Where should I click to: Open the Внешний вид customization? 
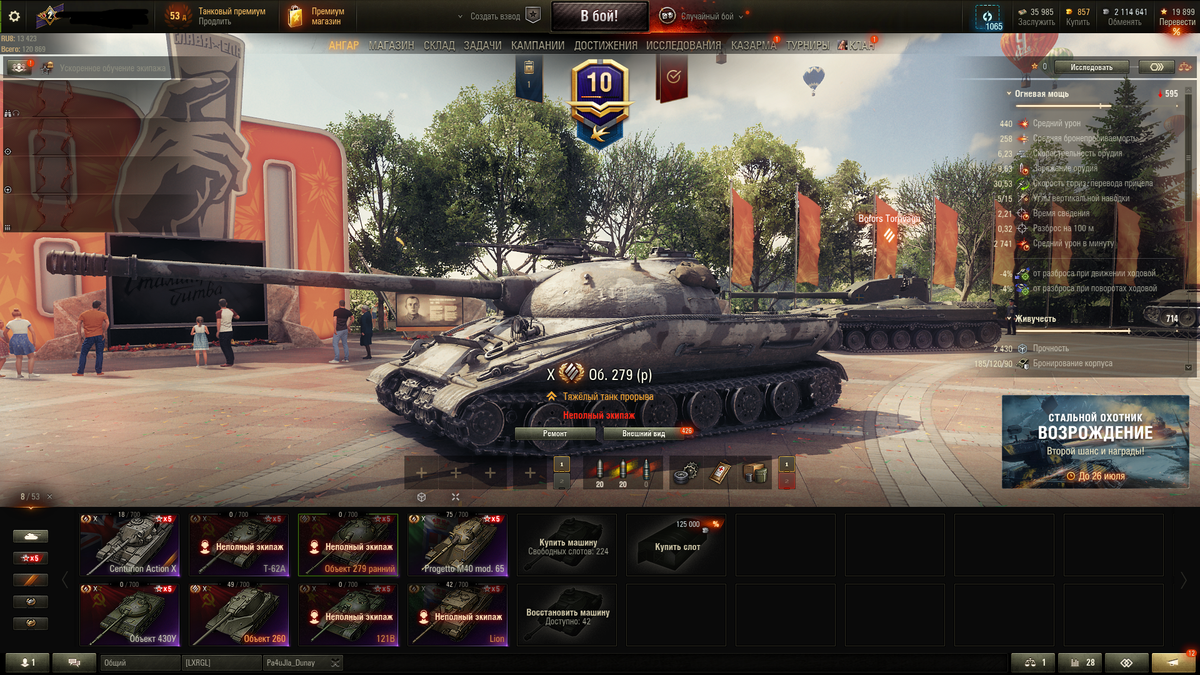pyautogui.click(x=644, y=434)
